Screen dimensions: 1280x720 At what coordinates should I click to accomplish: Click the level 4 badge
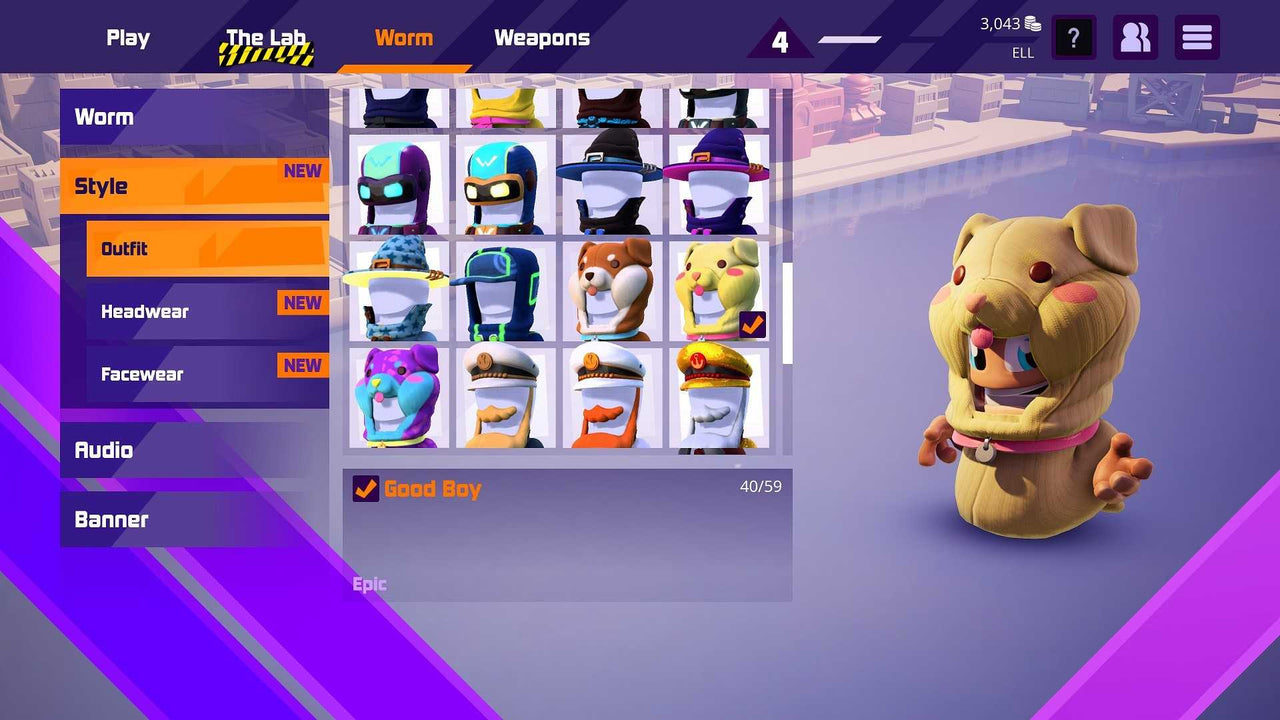click(x=781, y=42)
